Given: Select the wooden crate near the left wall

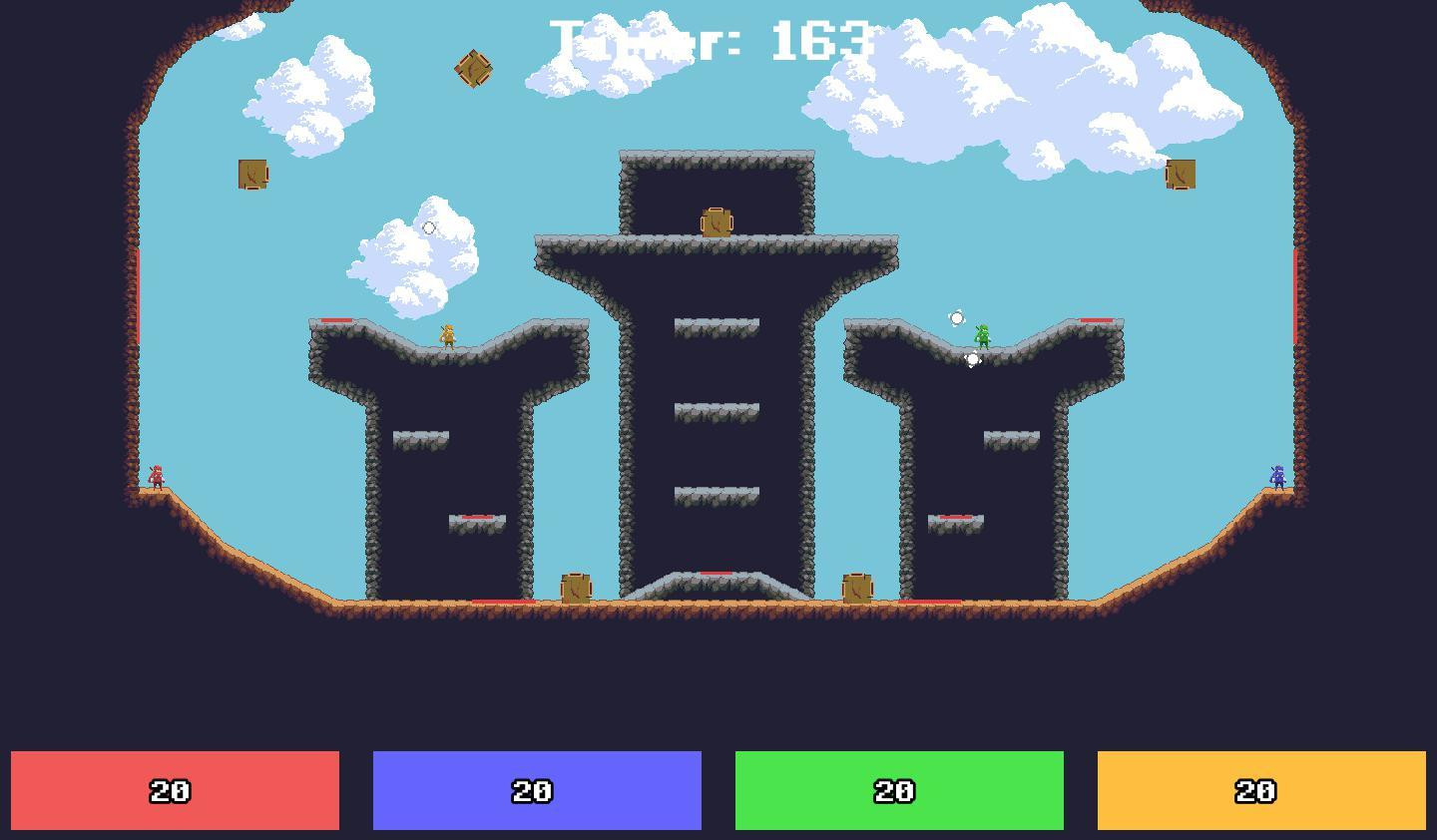Looking at the screenshot, I should coord(252,174).
